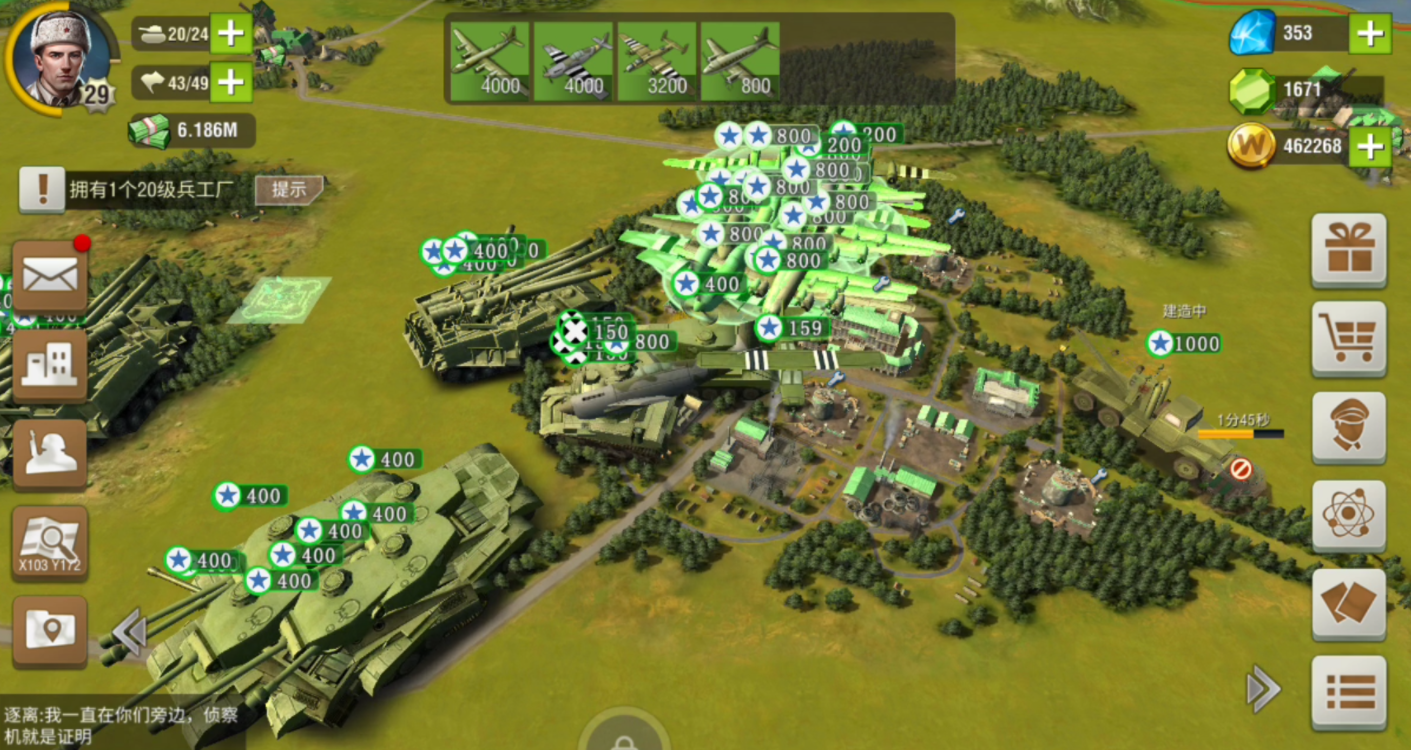Screen dimensions: 1411x750
Task: Open the atom research menu
Action: [x=1349, y=515]
